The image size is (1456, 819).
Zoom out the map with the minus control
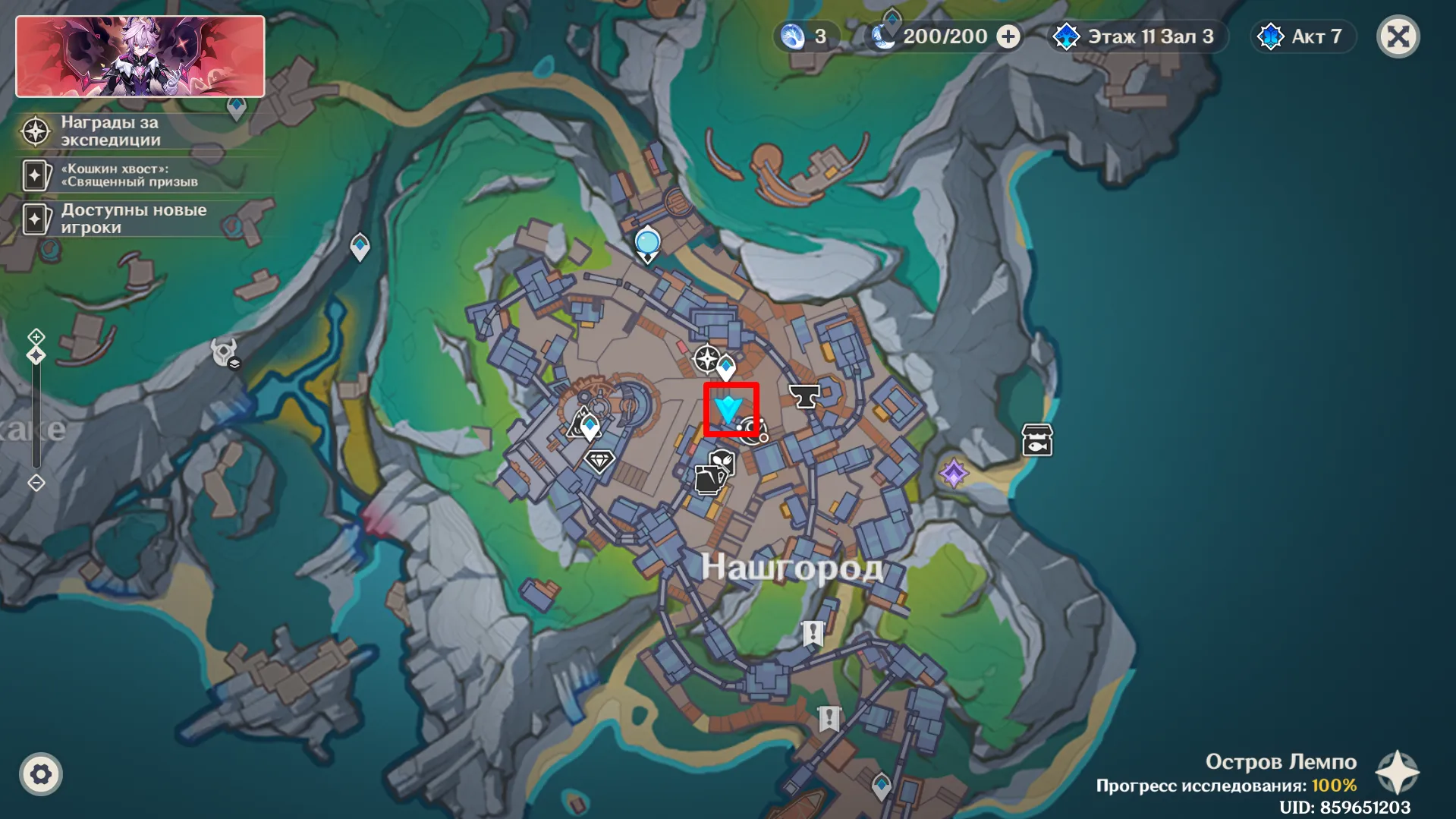pyautogui.click(x=36, y=483)
